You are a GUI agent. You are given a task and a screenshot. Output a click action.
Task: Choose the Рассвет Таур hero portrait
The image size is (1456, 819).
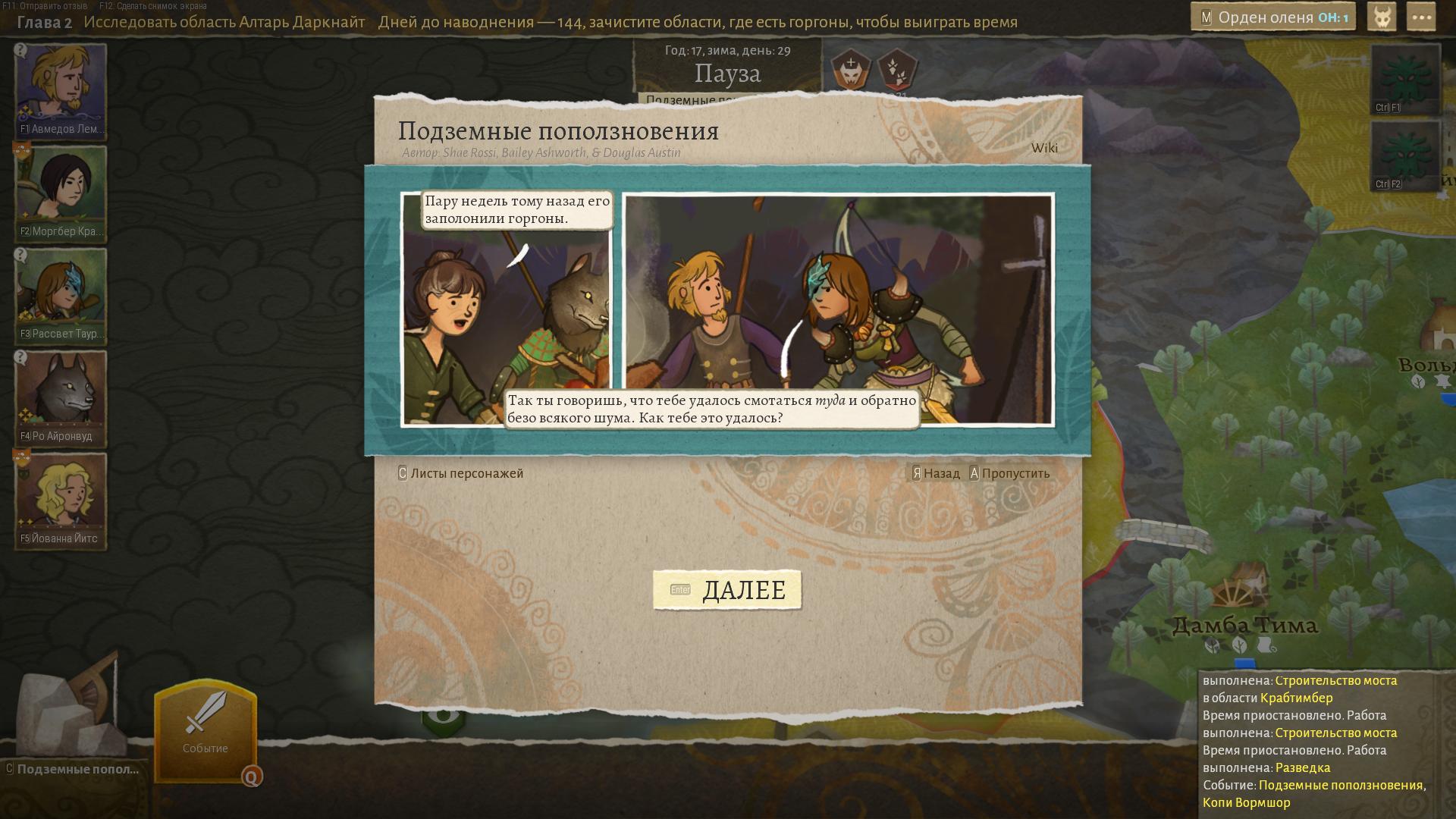pyautogui.click(x=61, y=294)
